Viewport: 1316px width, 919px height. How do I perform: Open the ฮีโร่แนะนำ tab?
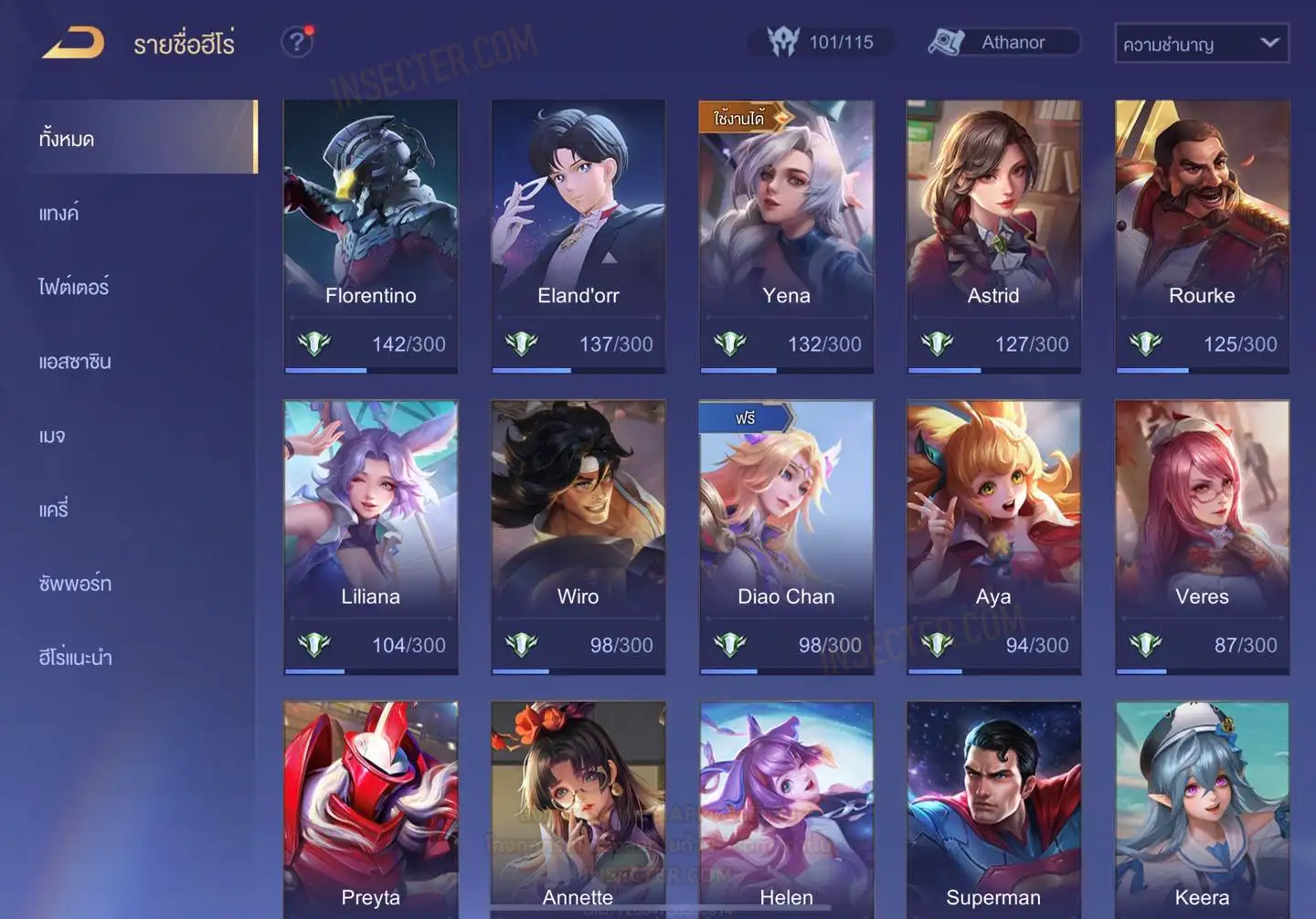pyautogui.click(x=76, y=658)
